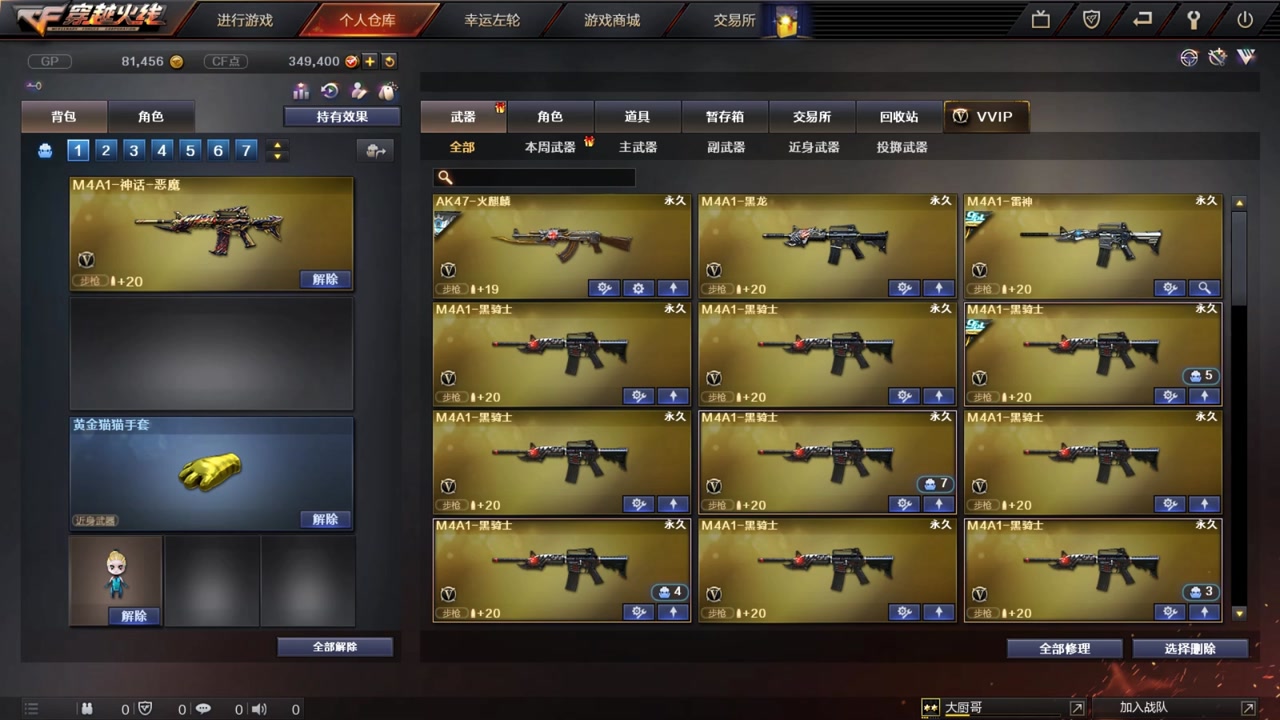Click 解除 on the 黄金猫猫手套 item
1280x720 pixels.
[x=324, y=518]
